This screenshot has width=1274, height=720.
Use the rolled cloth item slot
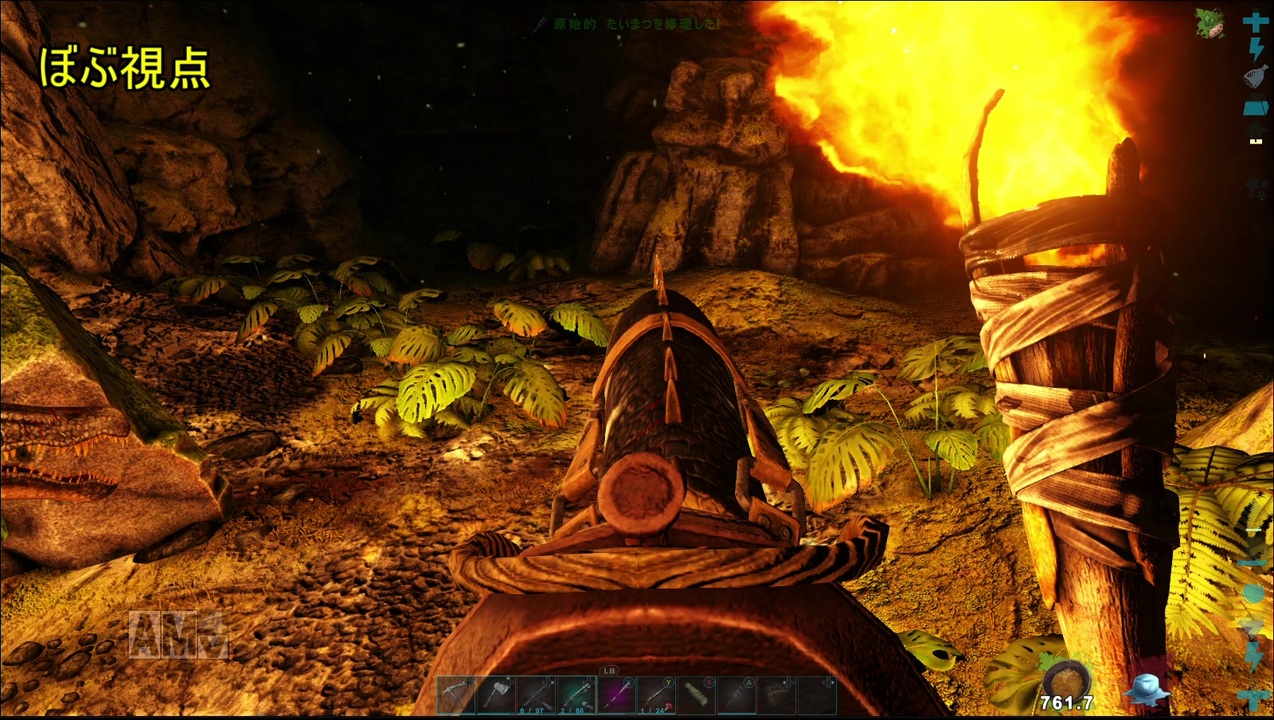click(696, 695)
